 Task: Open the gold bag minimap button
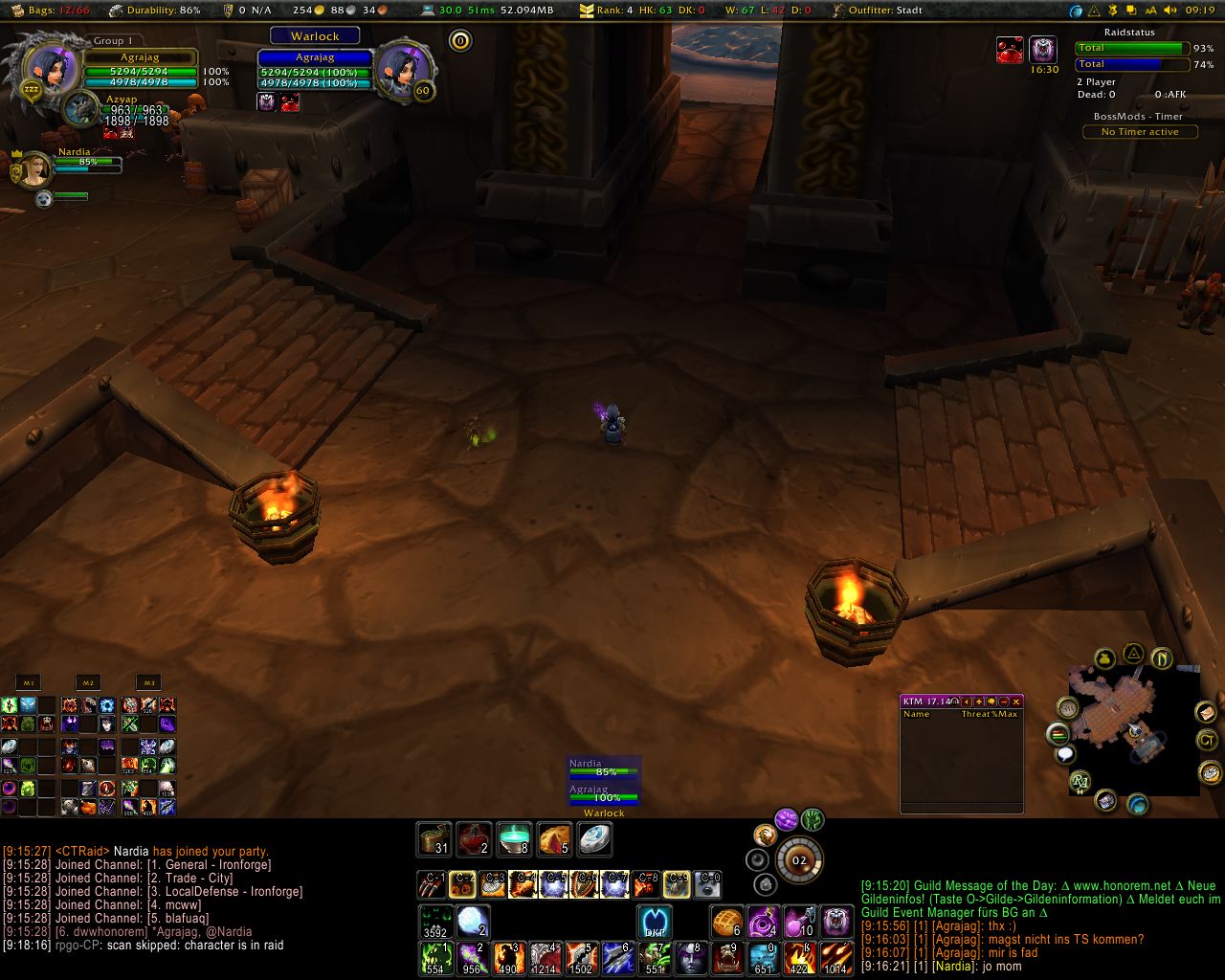[x=1105, y=659]
